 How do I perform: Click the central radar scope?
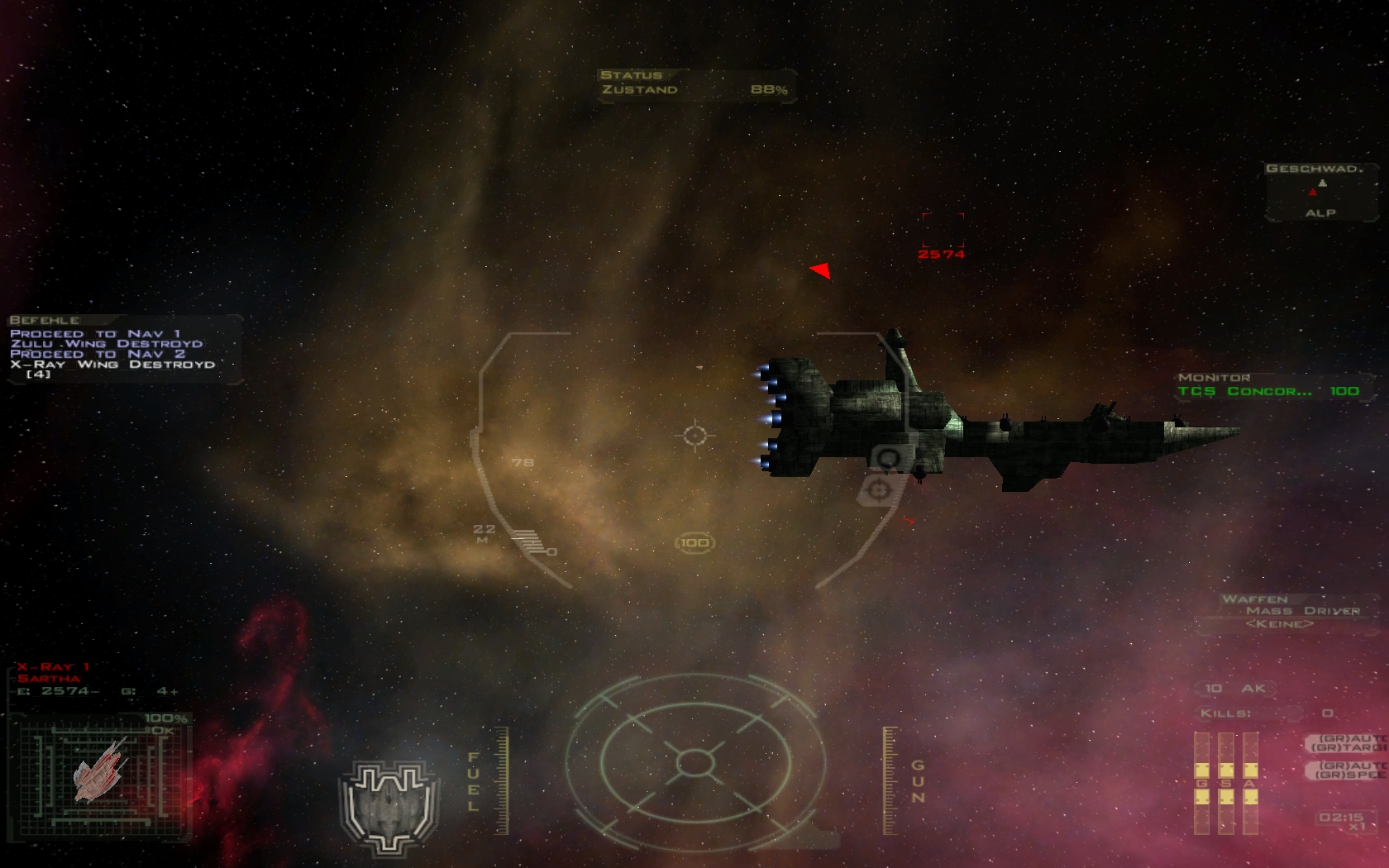coord(694,761)
